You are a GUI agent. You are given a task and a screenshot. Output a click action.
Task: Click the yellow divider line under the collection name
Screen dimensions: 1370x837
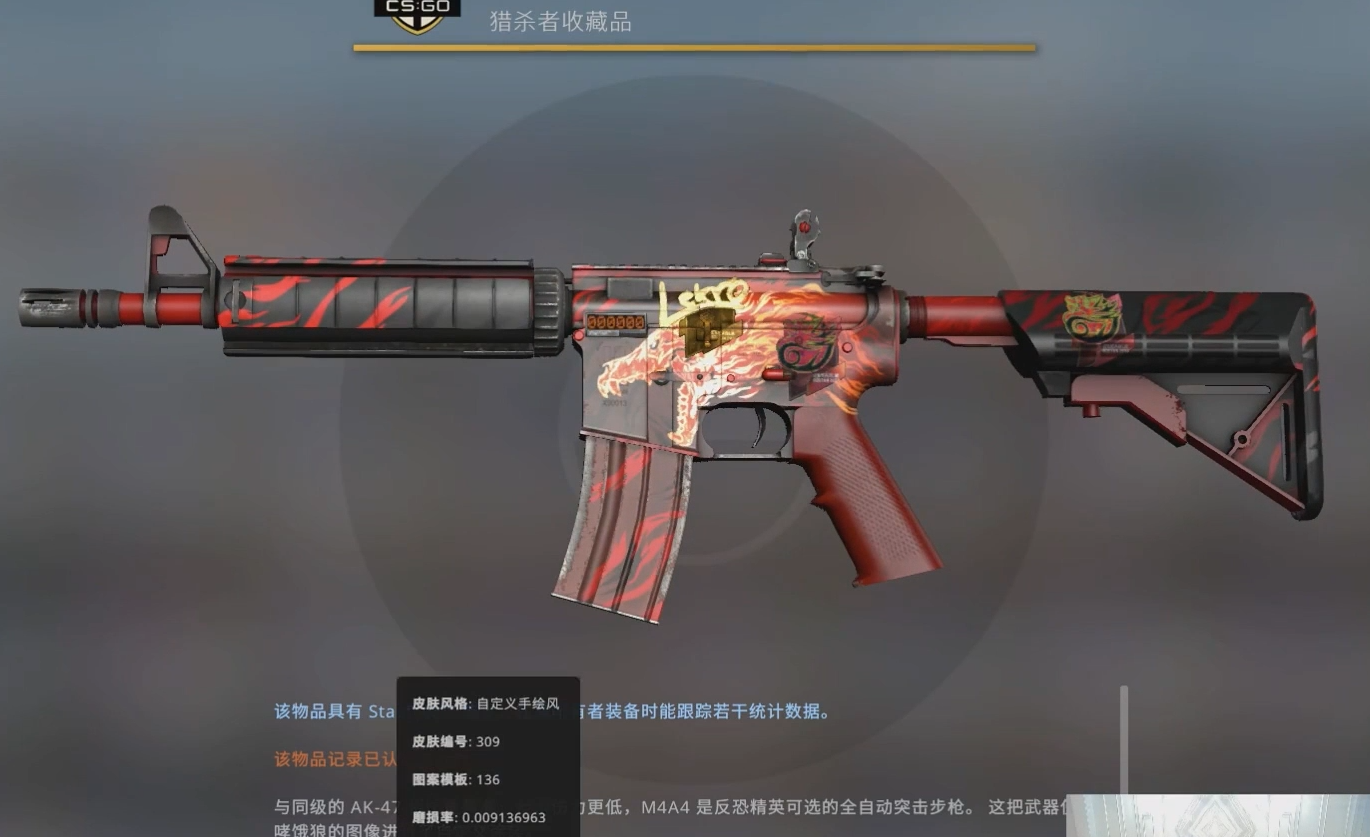coord(693,45)
